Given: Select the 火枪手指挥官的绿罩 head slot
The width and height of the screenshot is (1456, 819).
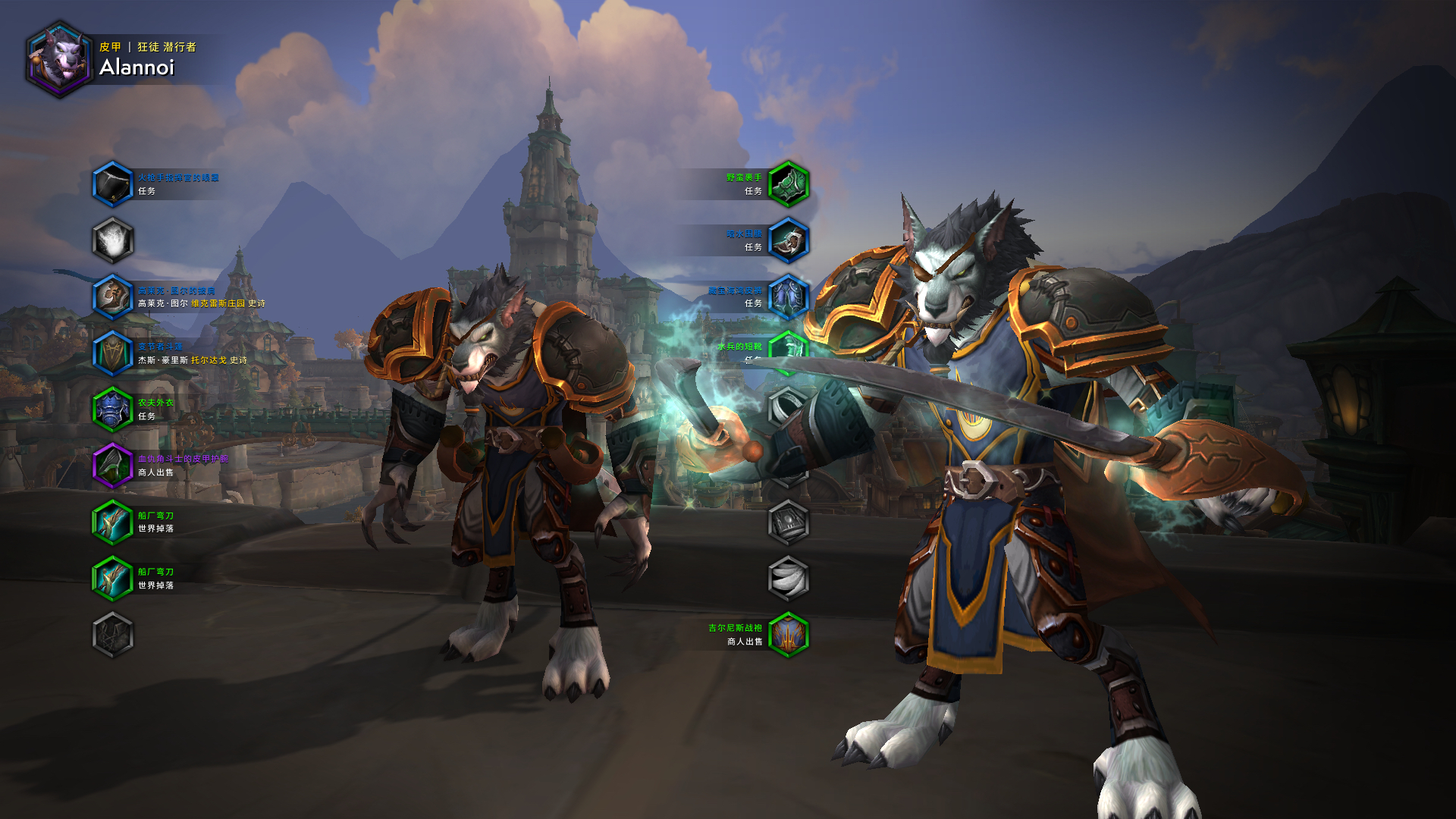Looking at the screenshot, I should [x=113, y=184].
